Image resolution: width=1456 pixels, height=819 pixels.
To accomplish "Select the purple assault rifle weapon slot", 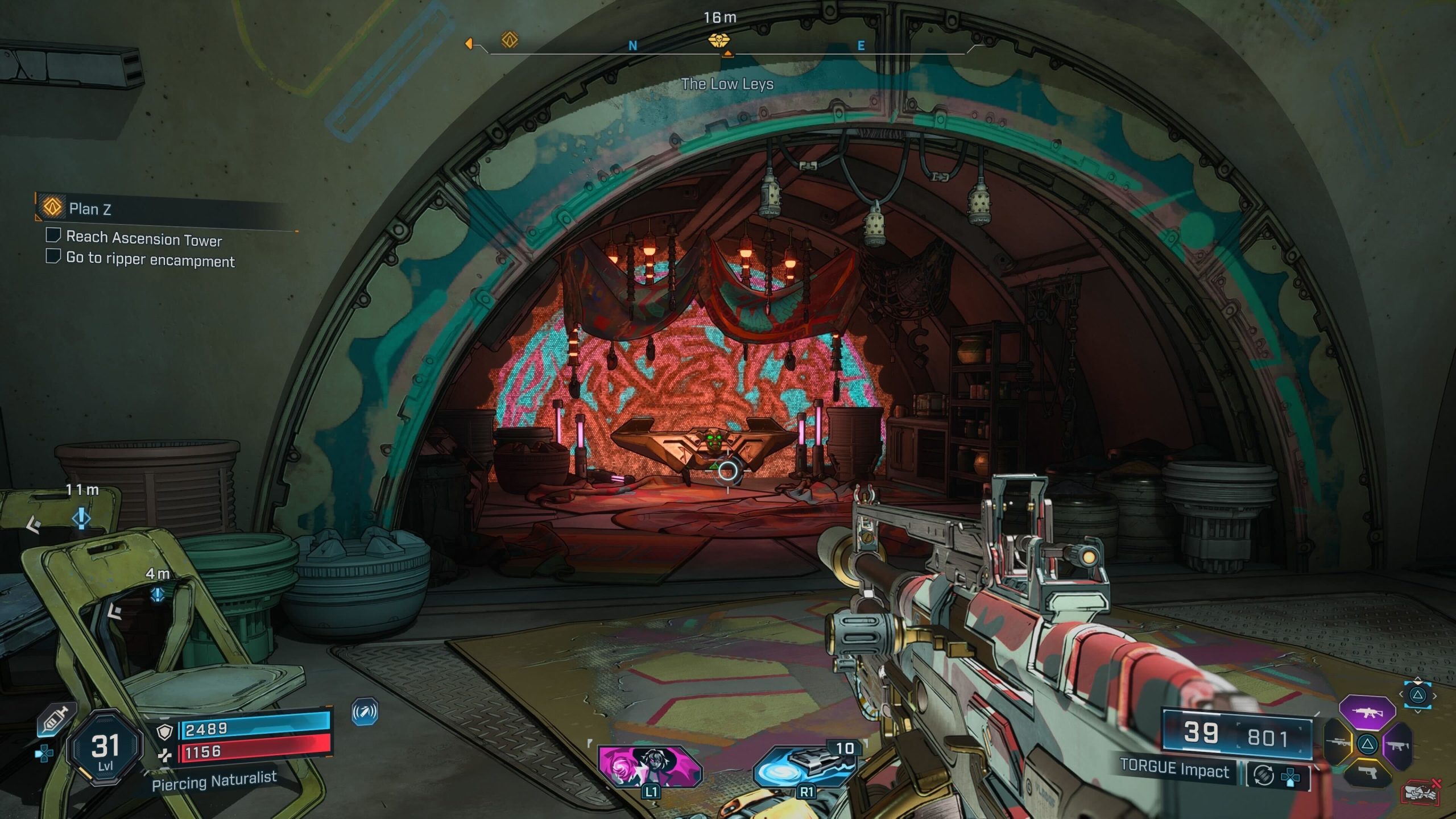I will [x=1367, y=712].
